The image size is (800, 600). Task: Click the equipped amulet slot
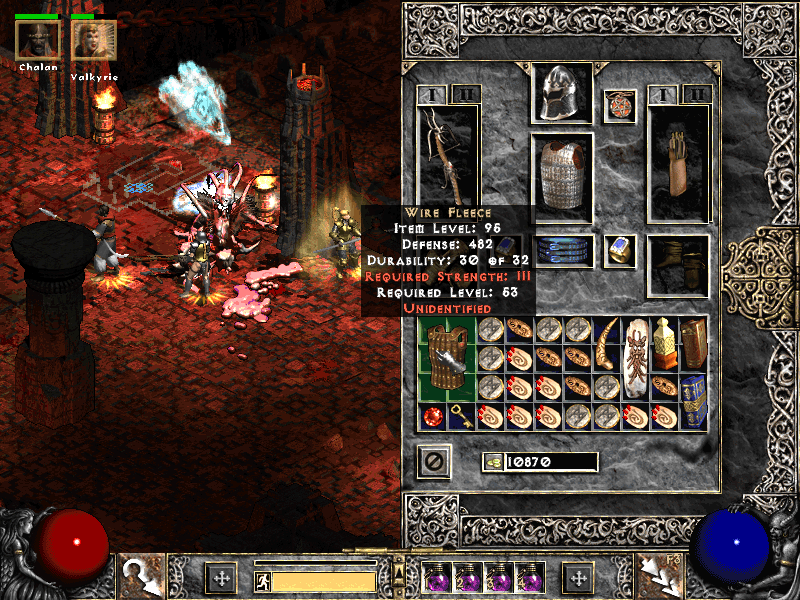point(619,107)
